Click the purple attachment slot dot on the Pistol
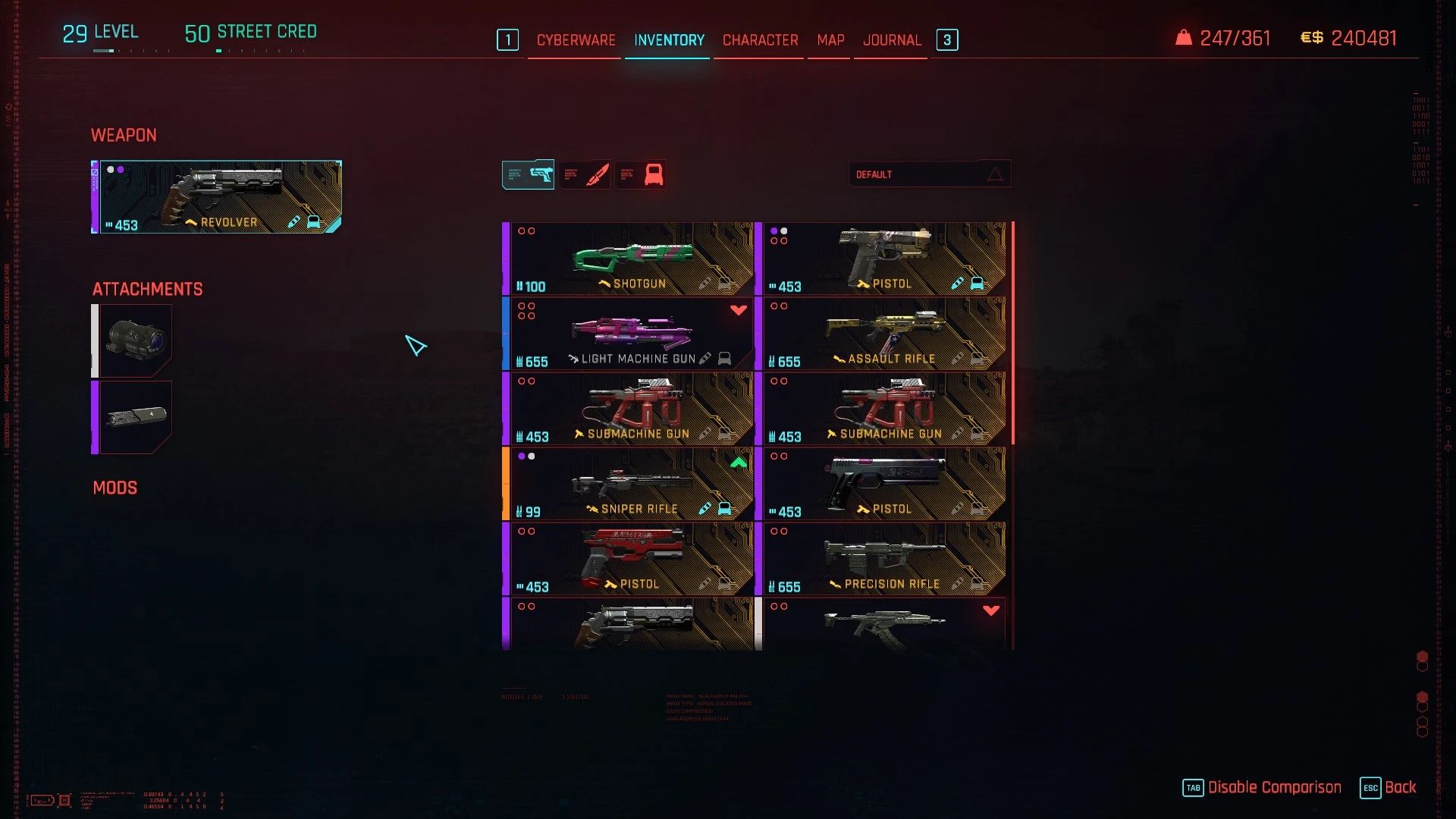1456x819 pixels. (774, 229)
